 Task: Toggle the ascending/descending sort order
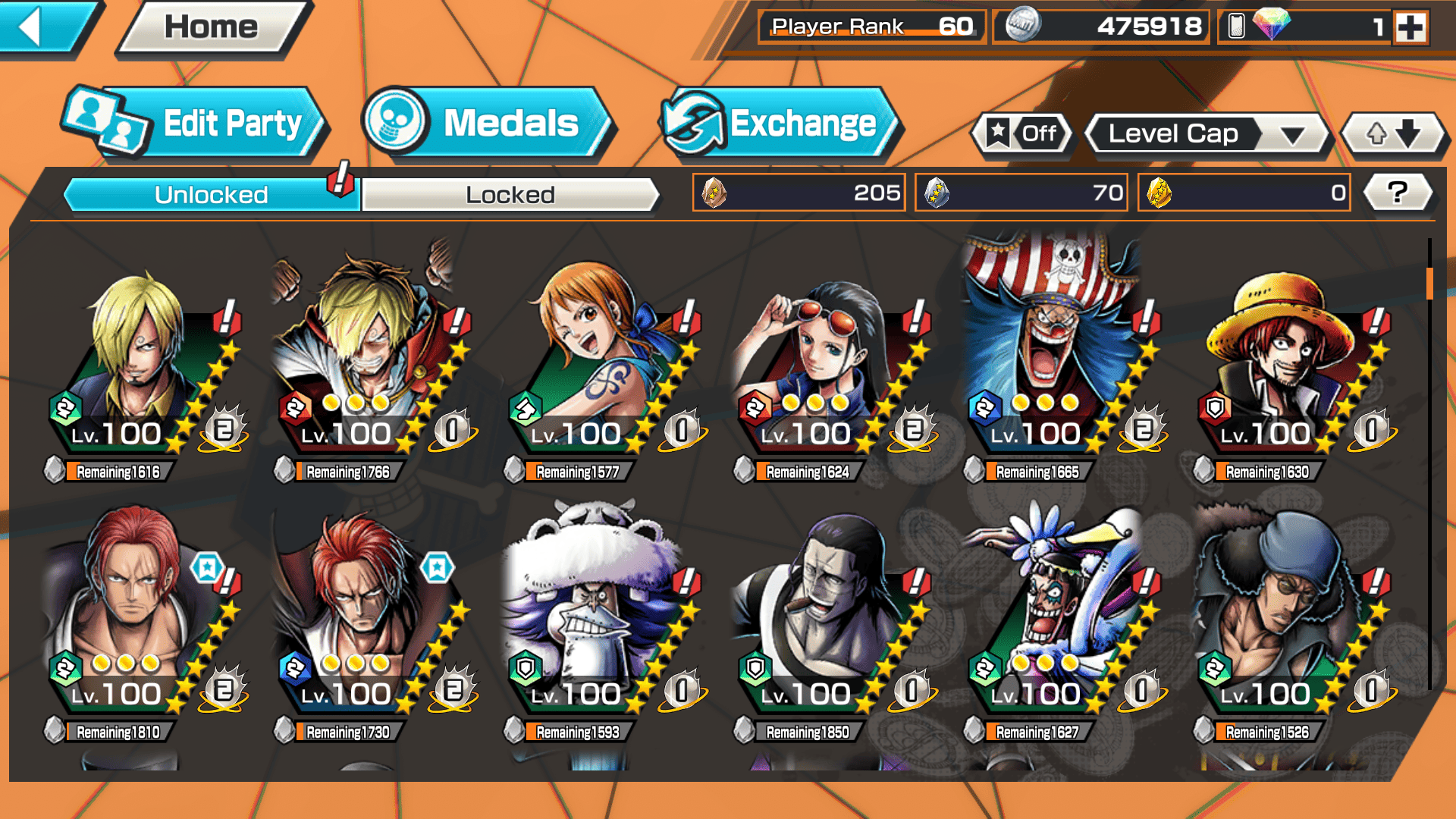[1393, 134]
